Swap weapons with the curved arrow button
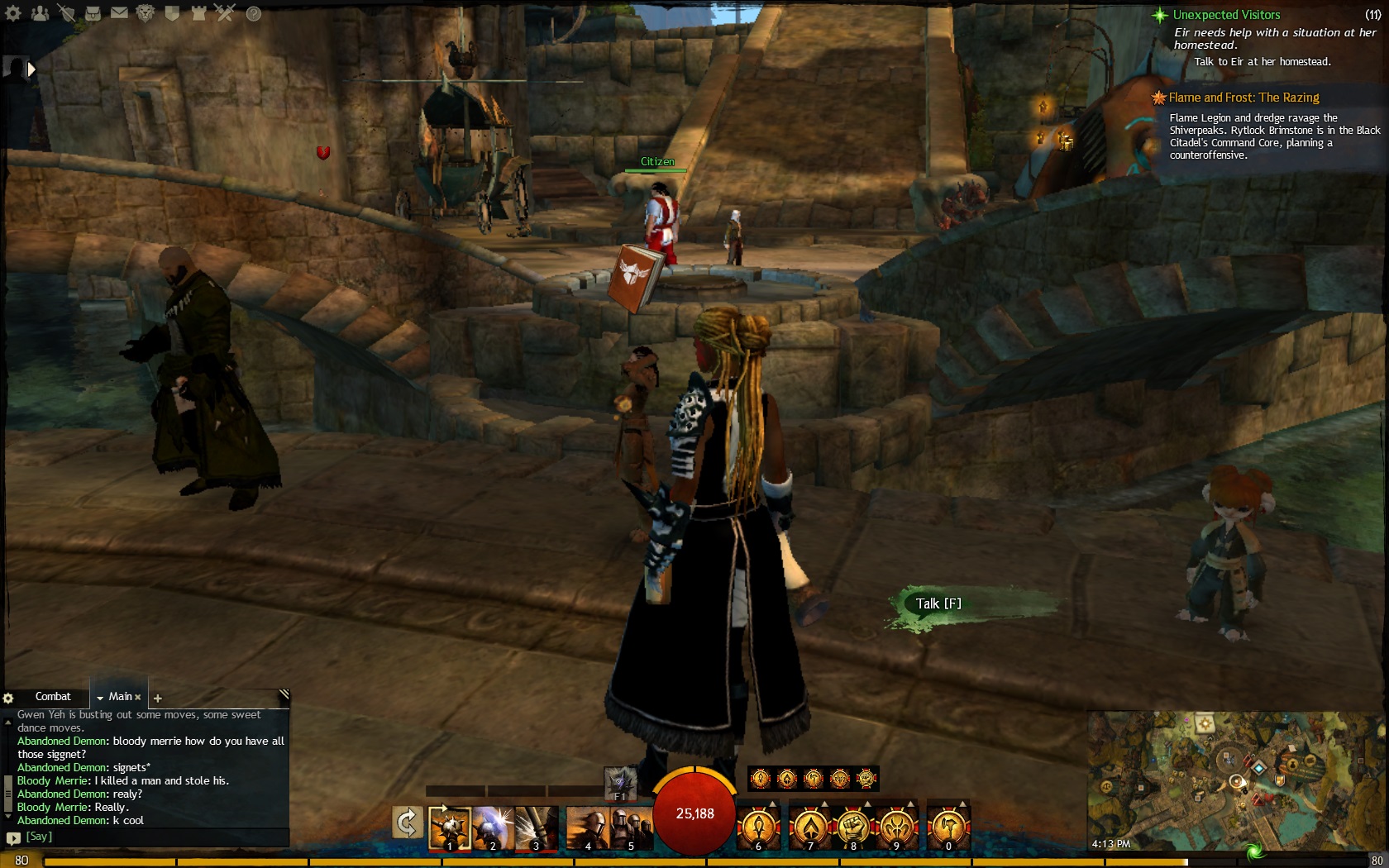This screenshot has height=868, width=1389. click(x=407, y=823)
